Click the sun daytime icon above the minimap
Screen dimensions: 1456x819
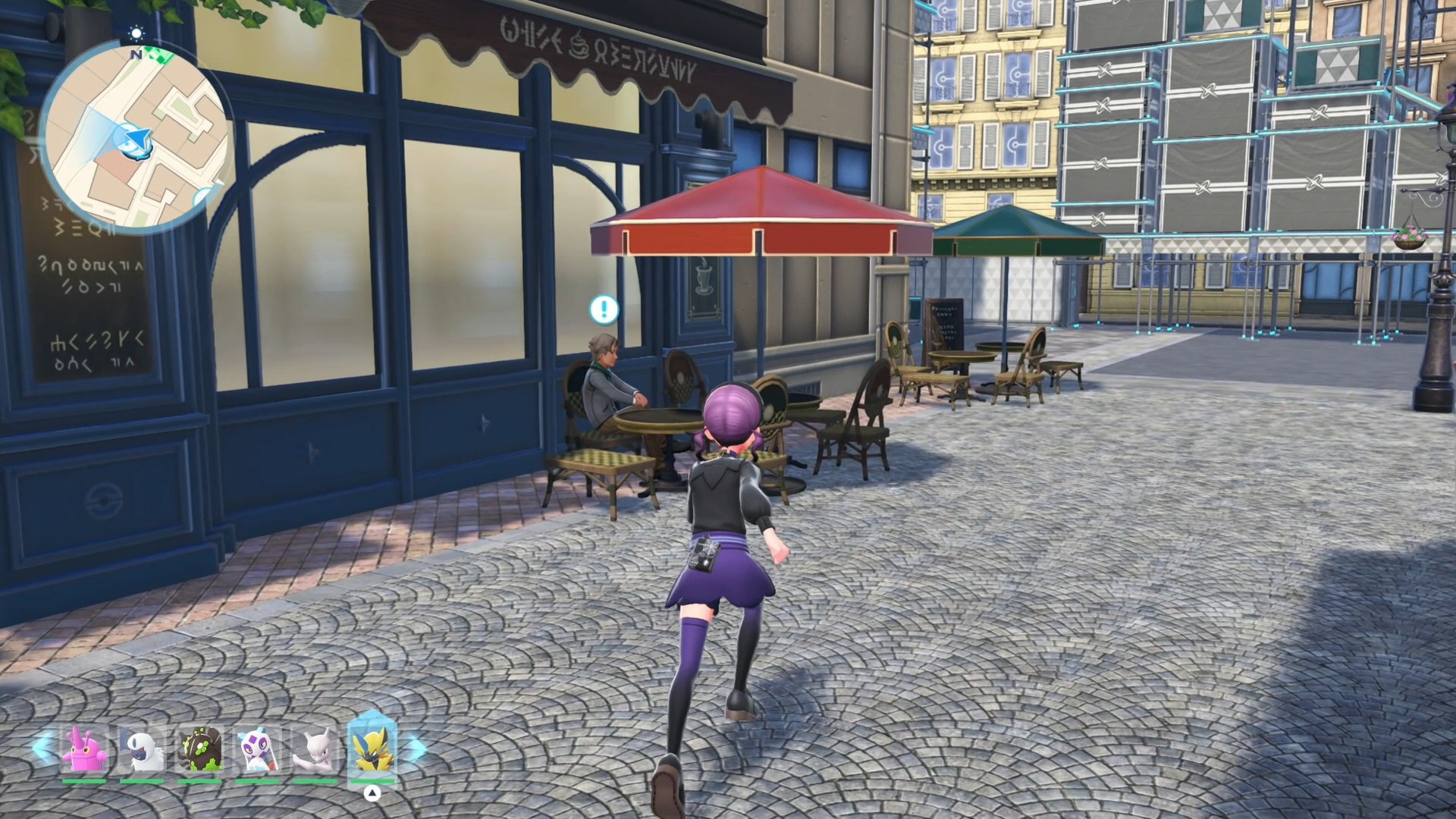(136, 33)
